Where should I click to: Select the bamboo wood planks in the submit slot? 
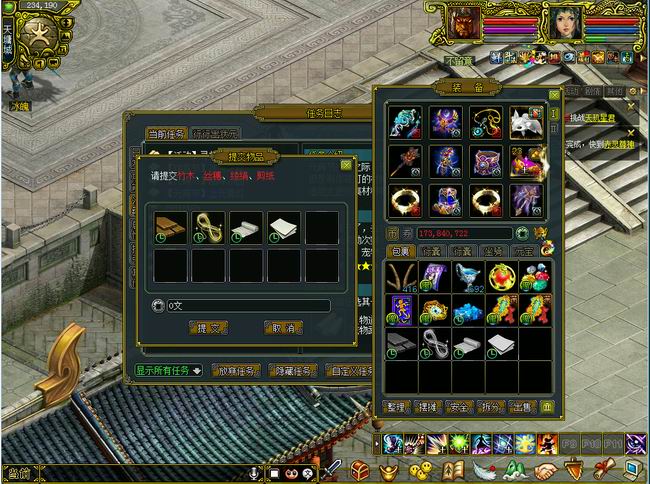tap(171, 228)
